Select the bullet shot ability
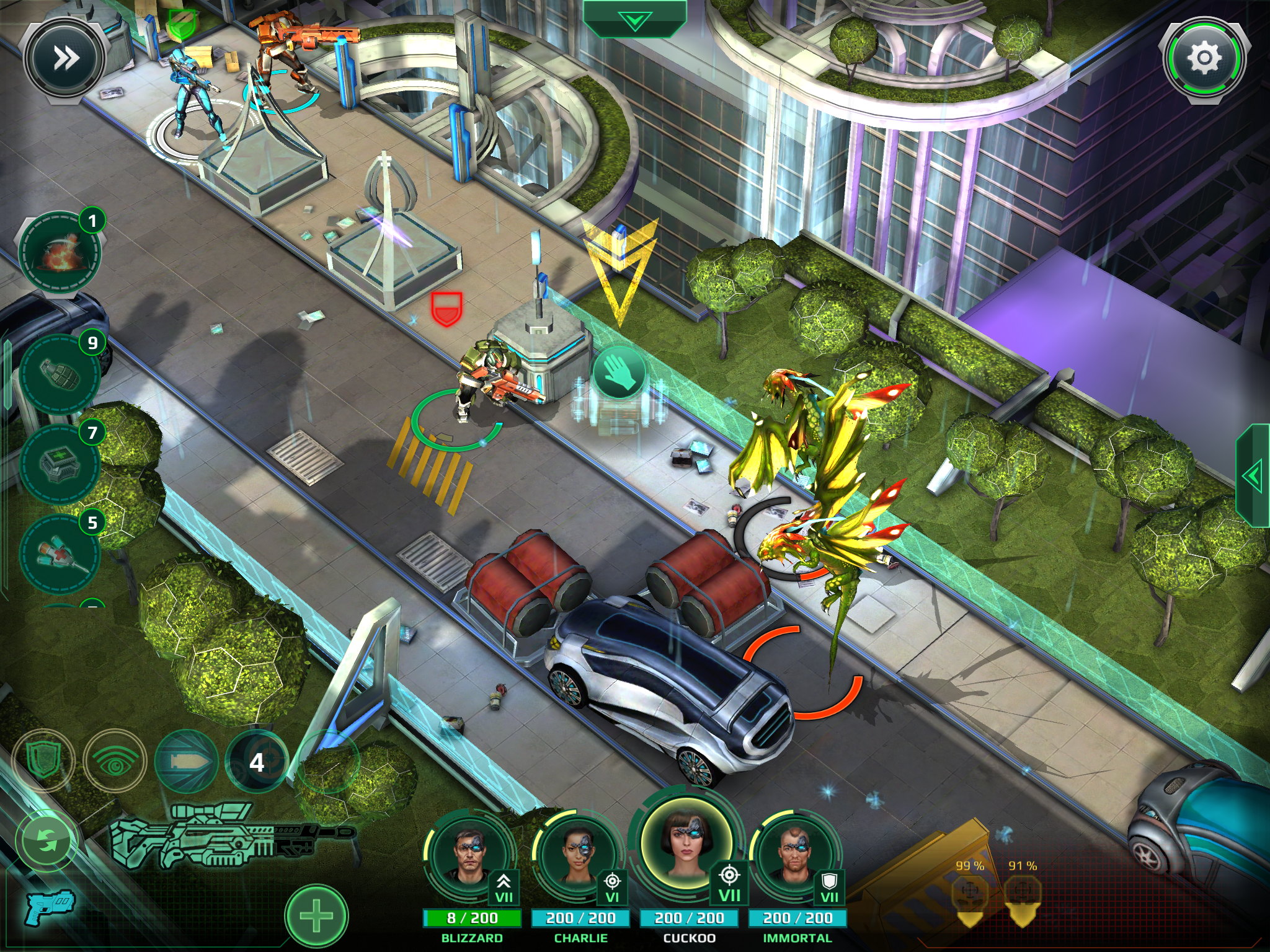1270x952 pixels. coord(186,761)
